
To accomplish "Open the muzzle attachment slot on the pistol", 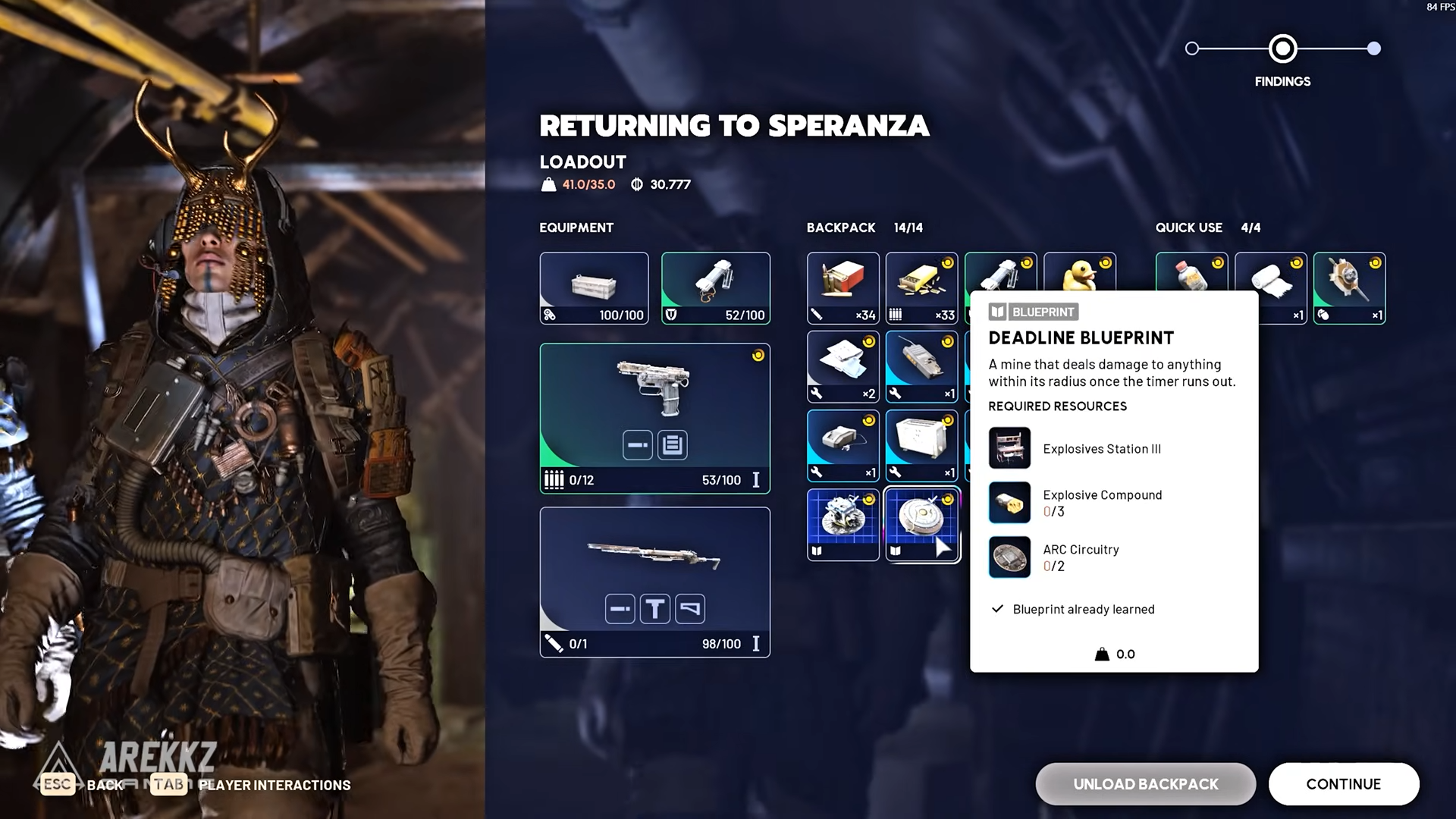I will pos(637,445).
